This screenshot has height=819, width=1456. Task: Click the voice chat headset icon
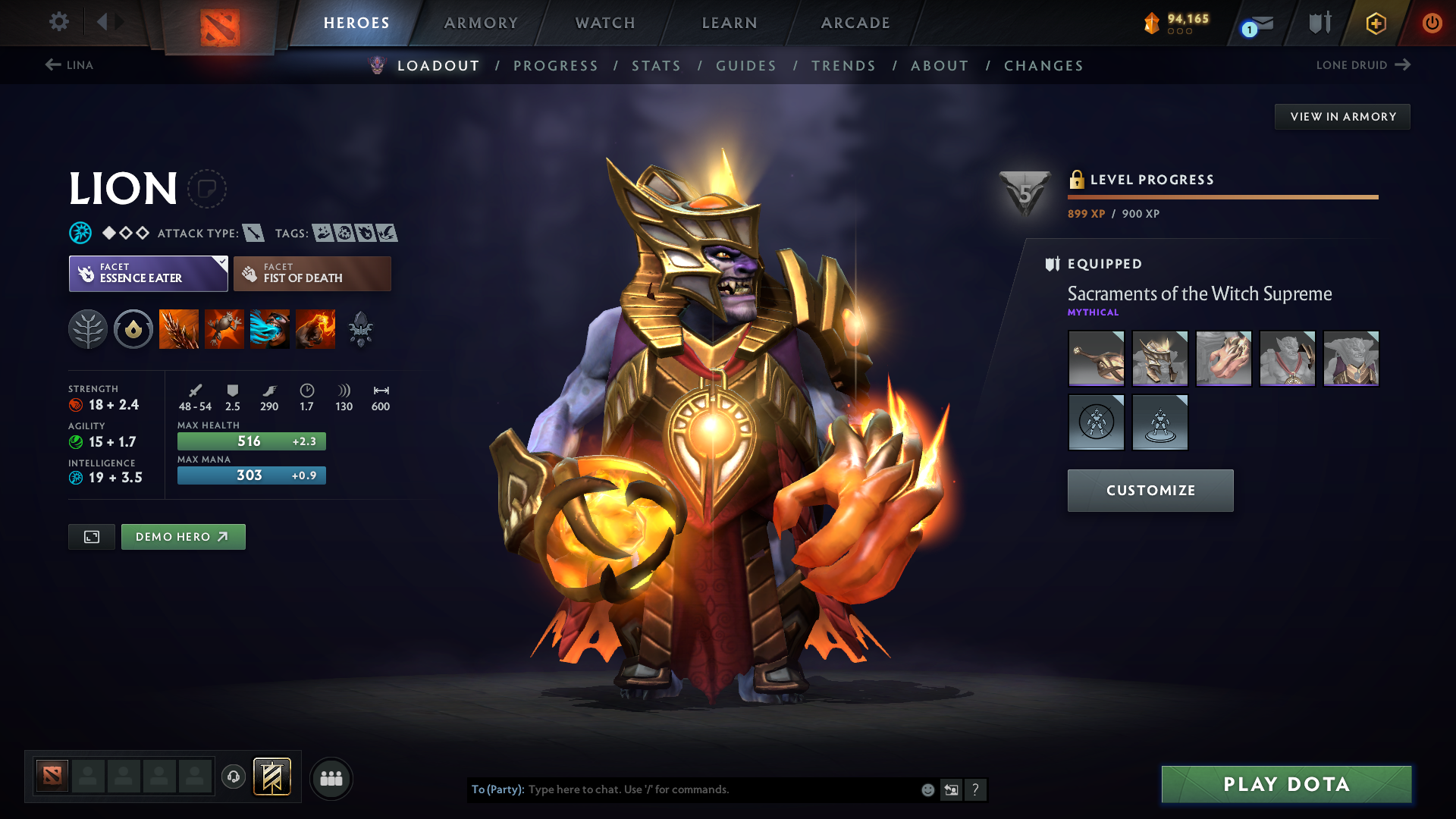(234, 778)
